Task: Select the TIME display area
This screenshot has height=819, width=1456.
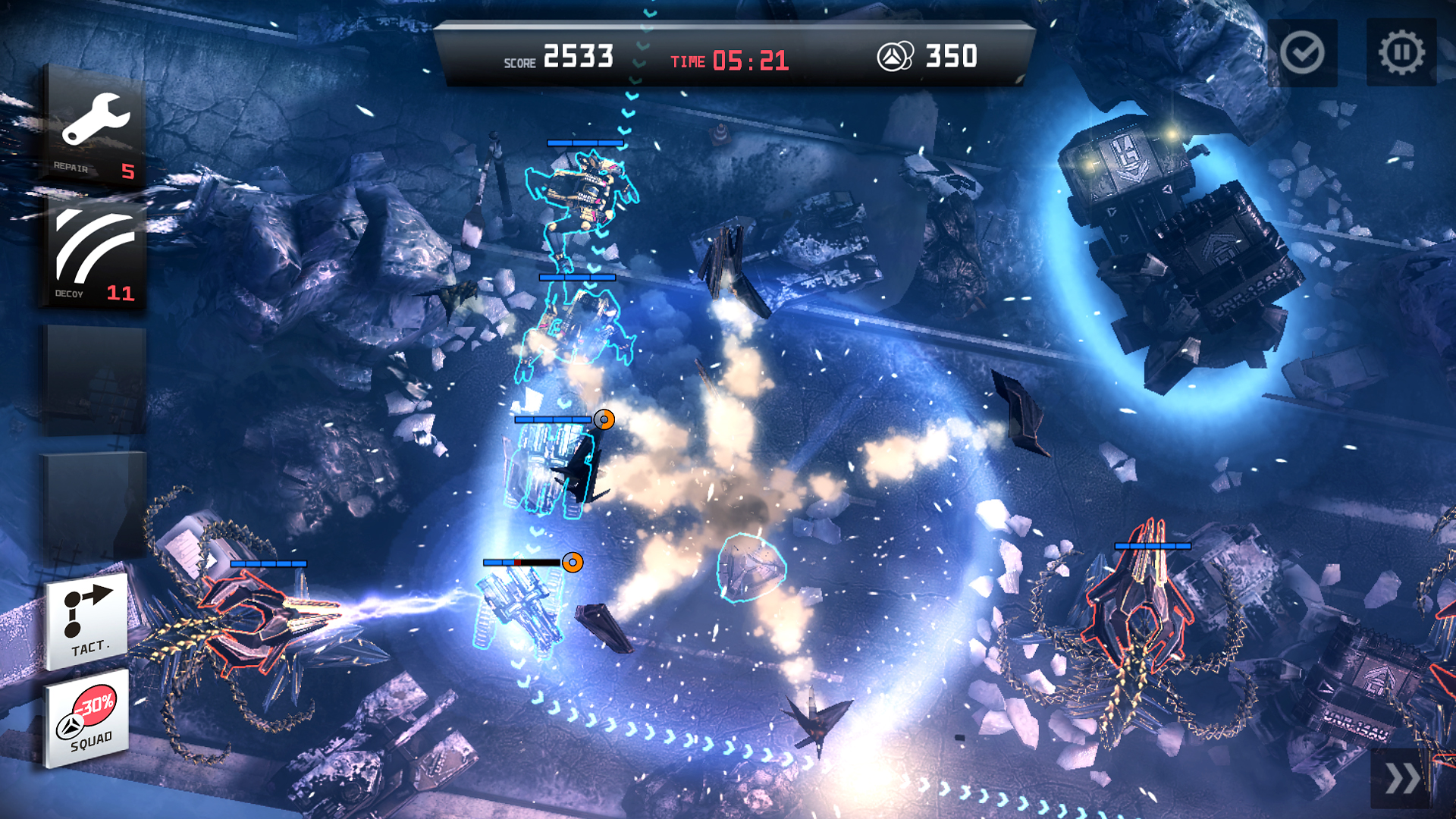Action: (x=732, y=58)
